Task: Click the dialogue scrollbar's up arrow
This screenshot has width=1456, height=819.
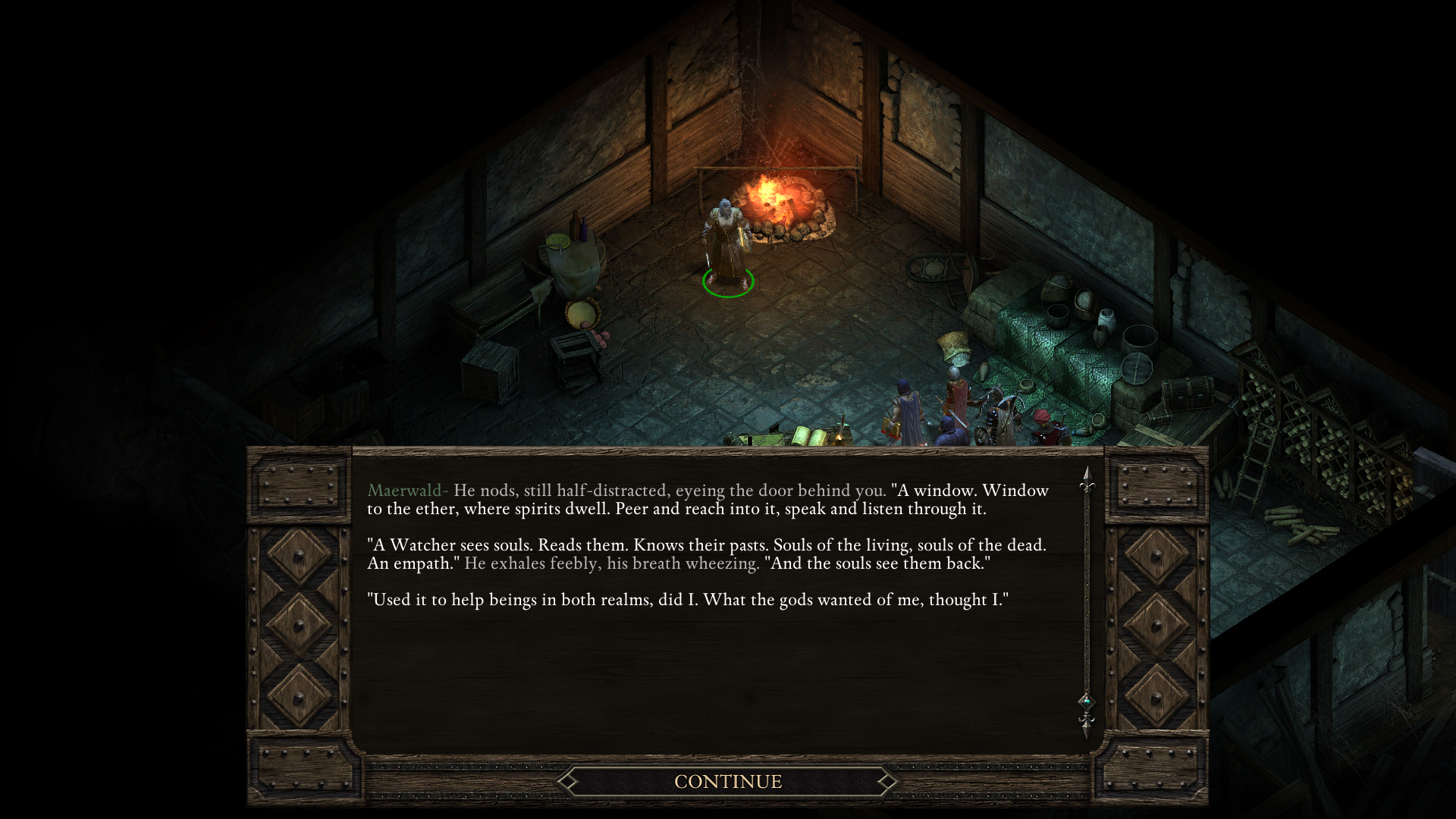Action: 1087,478
